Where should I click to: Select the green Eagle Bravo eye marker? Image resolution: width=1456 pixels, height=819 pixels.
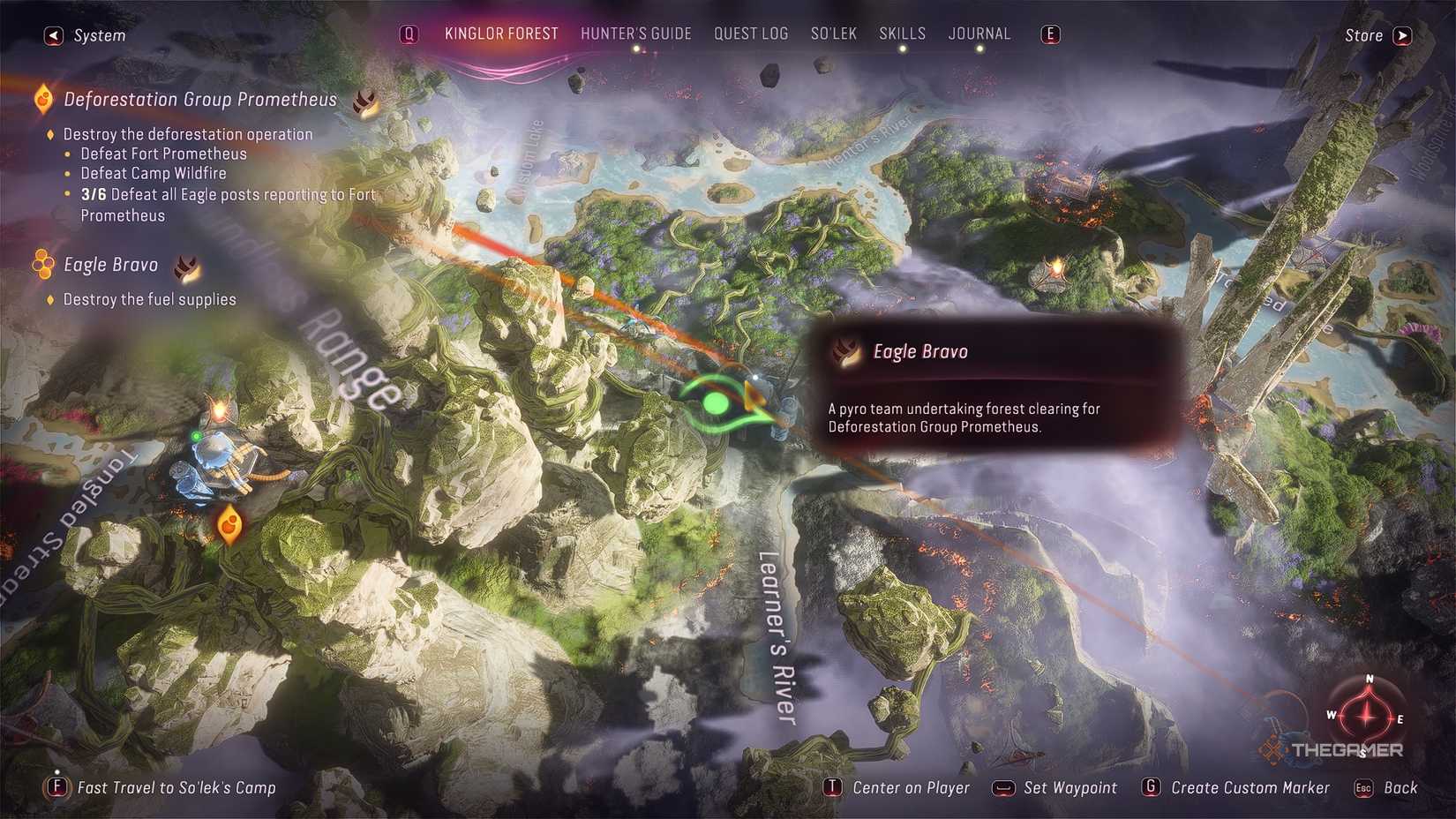(x=715, y=404)
